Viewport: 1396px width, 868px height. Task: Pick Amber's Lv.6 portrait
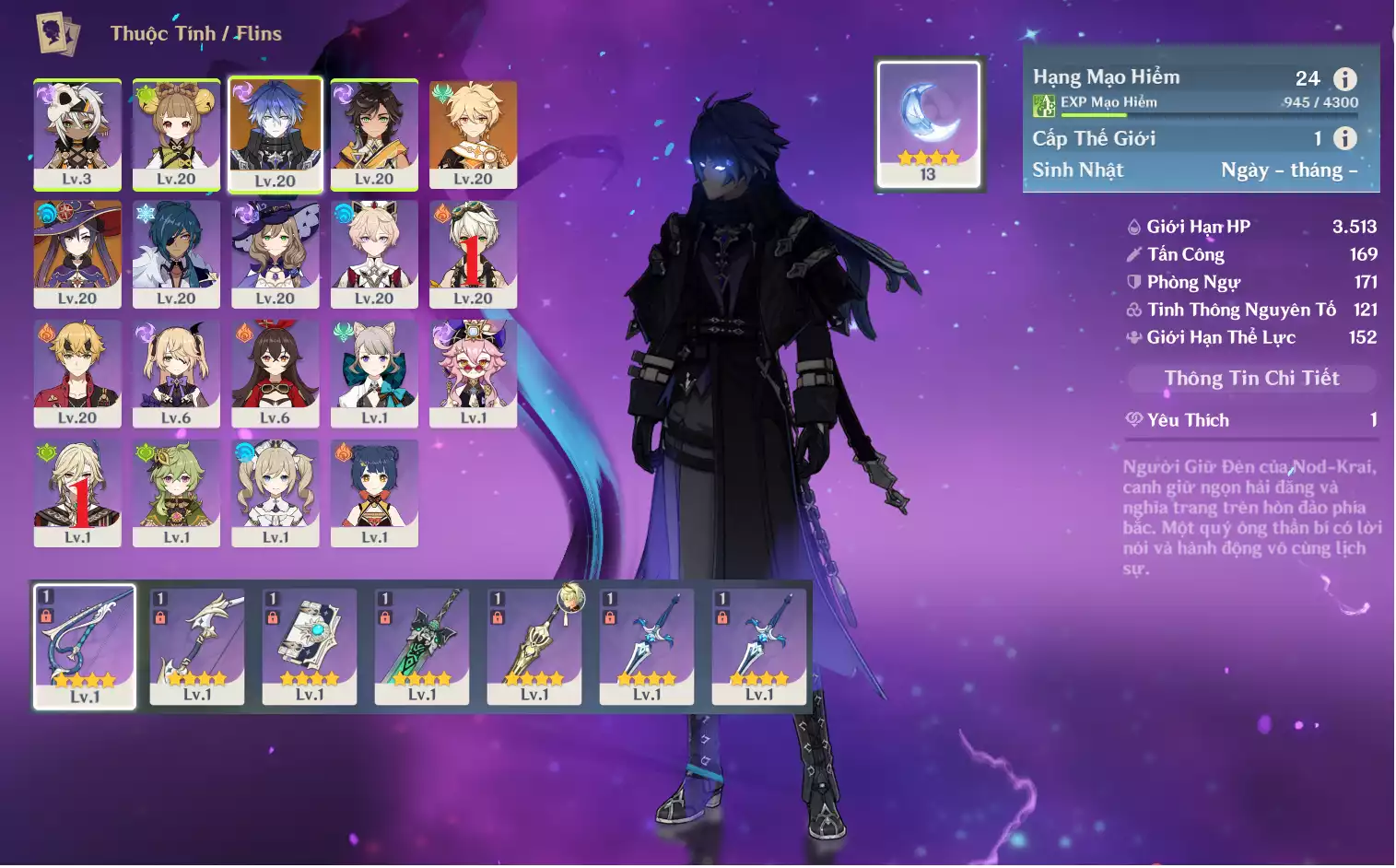(x=275, y=373)
